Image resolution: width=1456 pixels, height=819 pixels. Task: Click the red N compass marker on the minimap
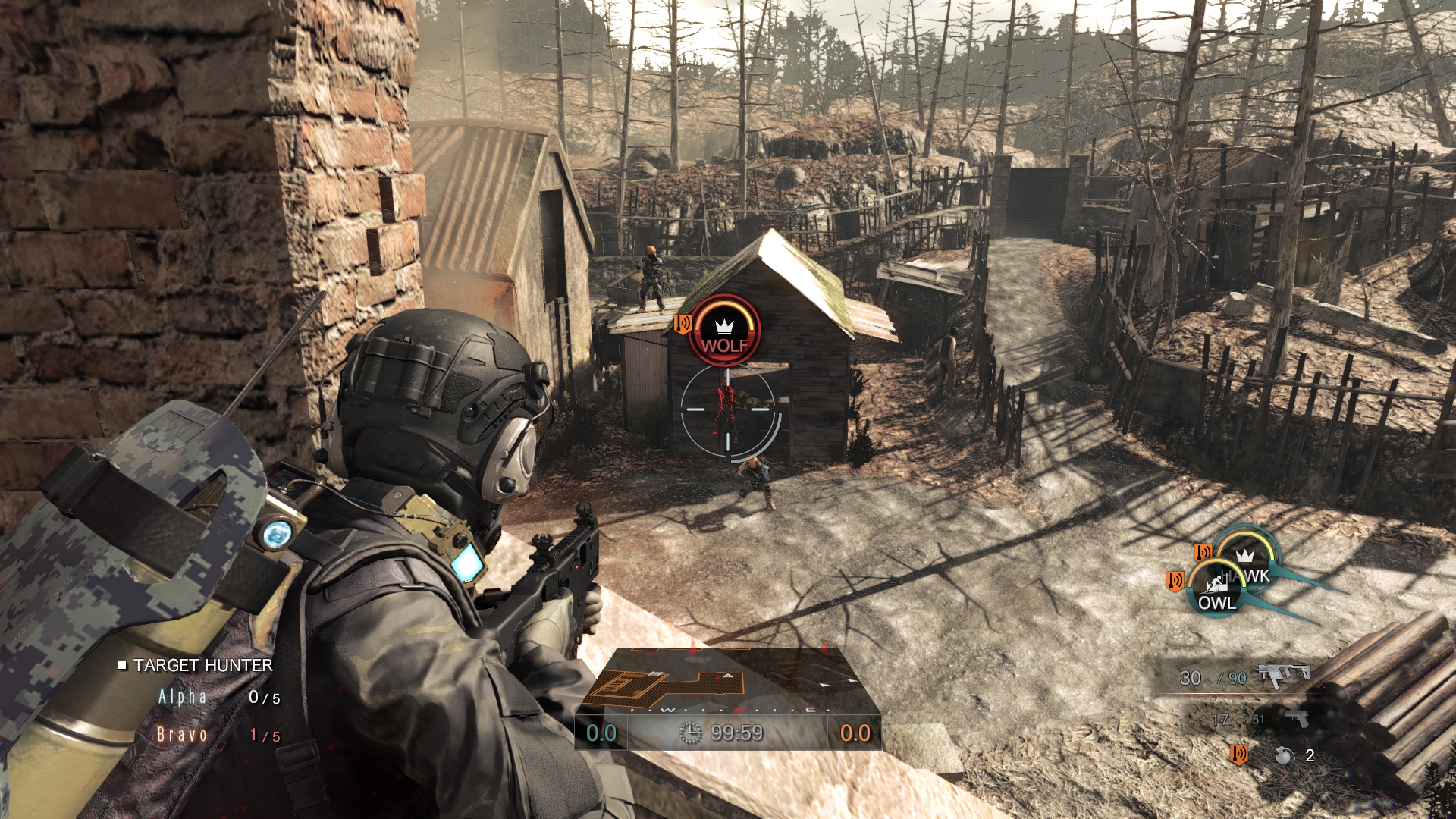tap(739, 710)
